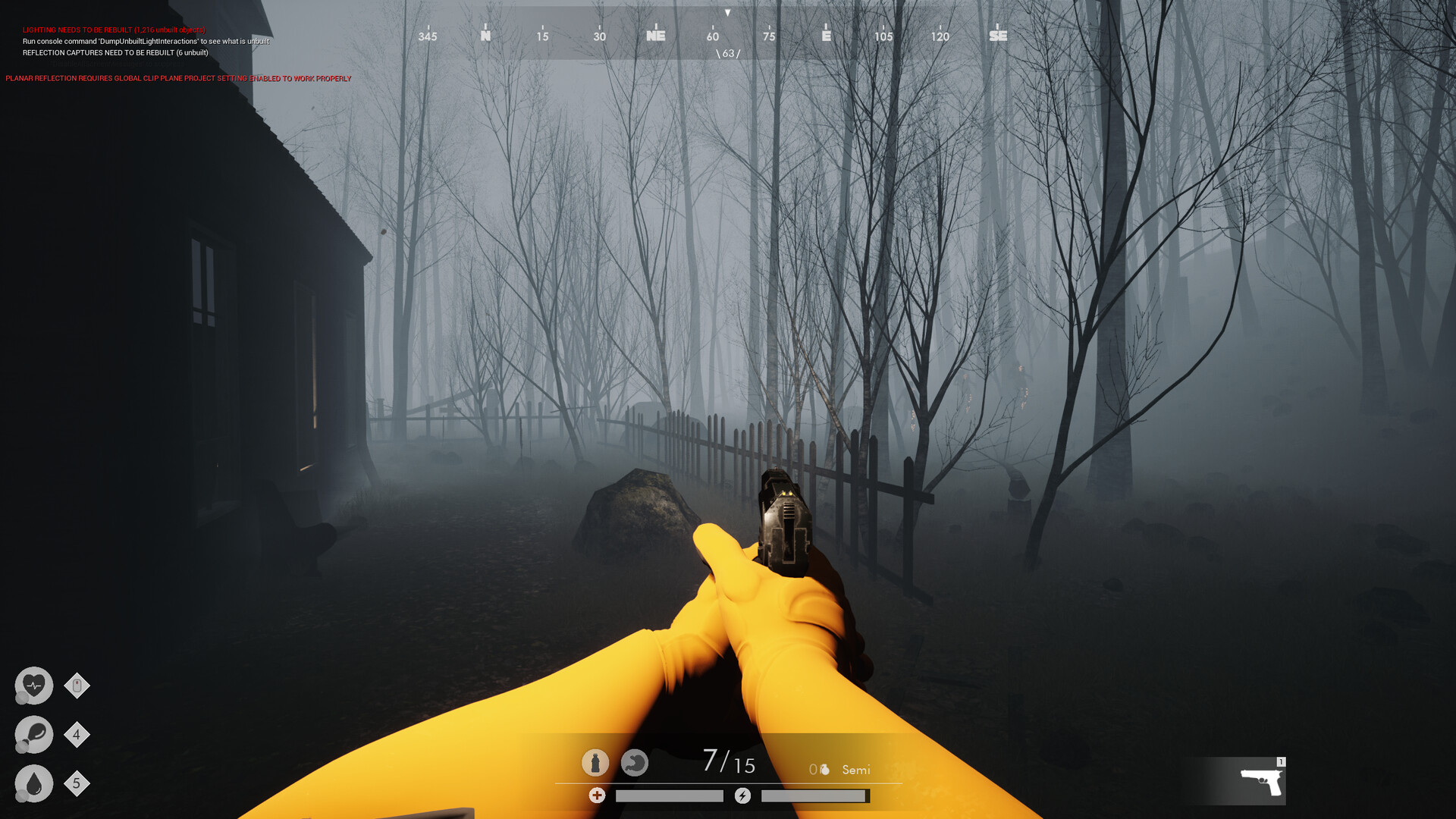Image resolution: width=1456 pixels, height=819 pixels.
Task: Open weapon slot 1 via its number badge
Action: [1280, 761]
